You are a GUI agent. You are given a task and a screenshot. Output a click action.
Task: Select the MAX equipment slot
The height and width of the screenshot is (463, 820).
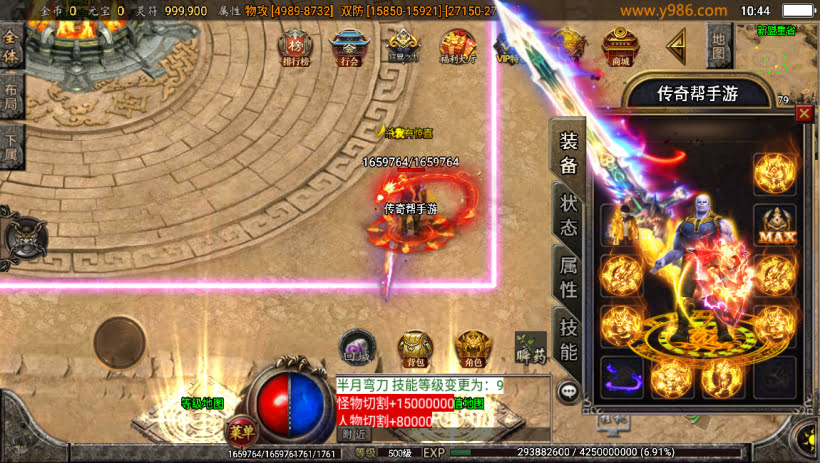click(774, 225)
